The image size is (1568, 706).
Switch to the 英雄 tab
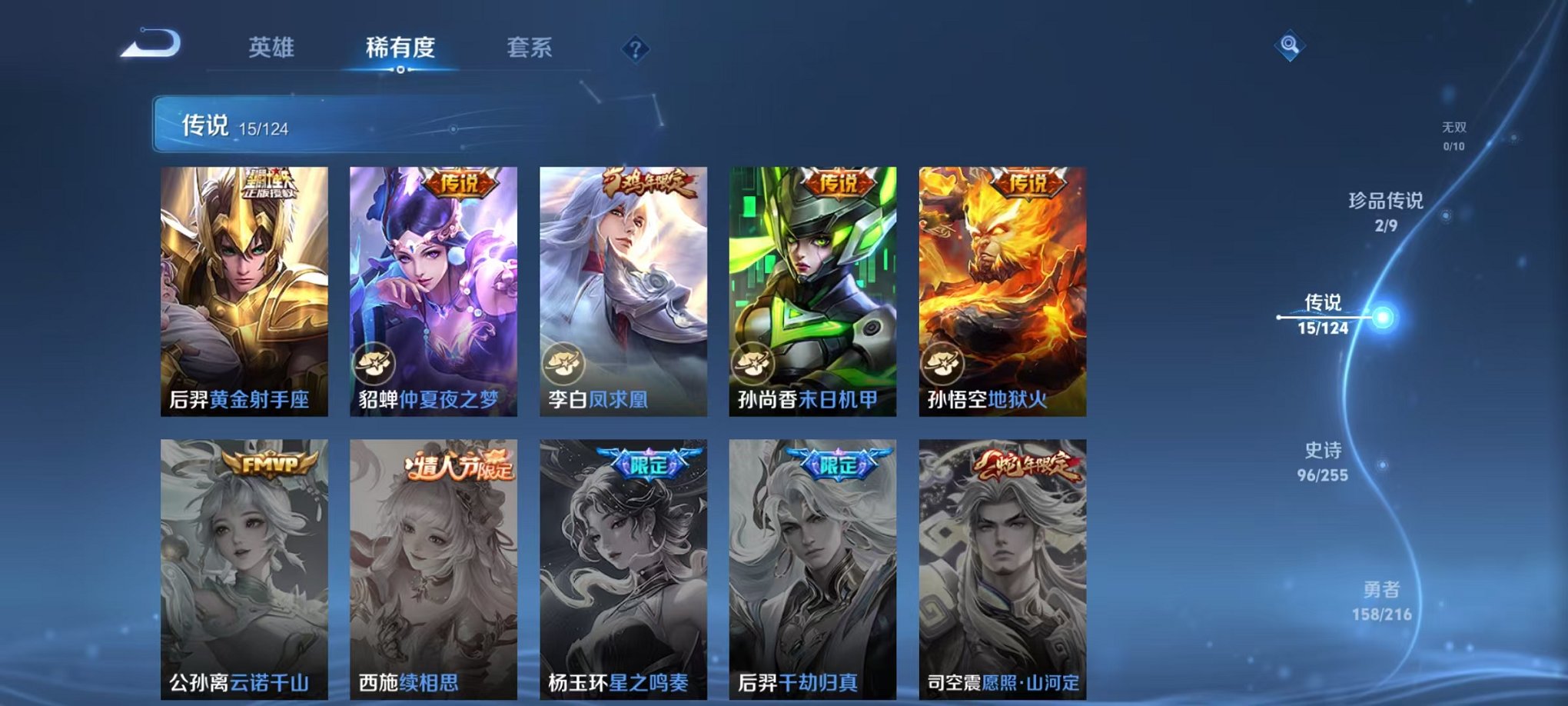272,48
